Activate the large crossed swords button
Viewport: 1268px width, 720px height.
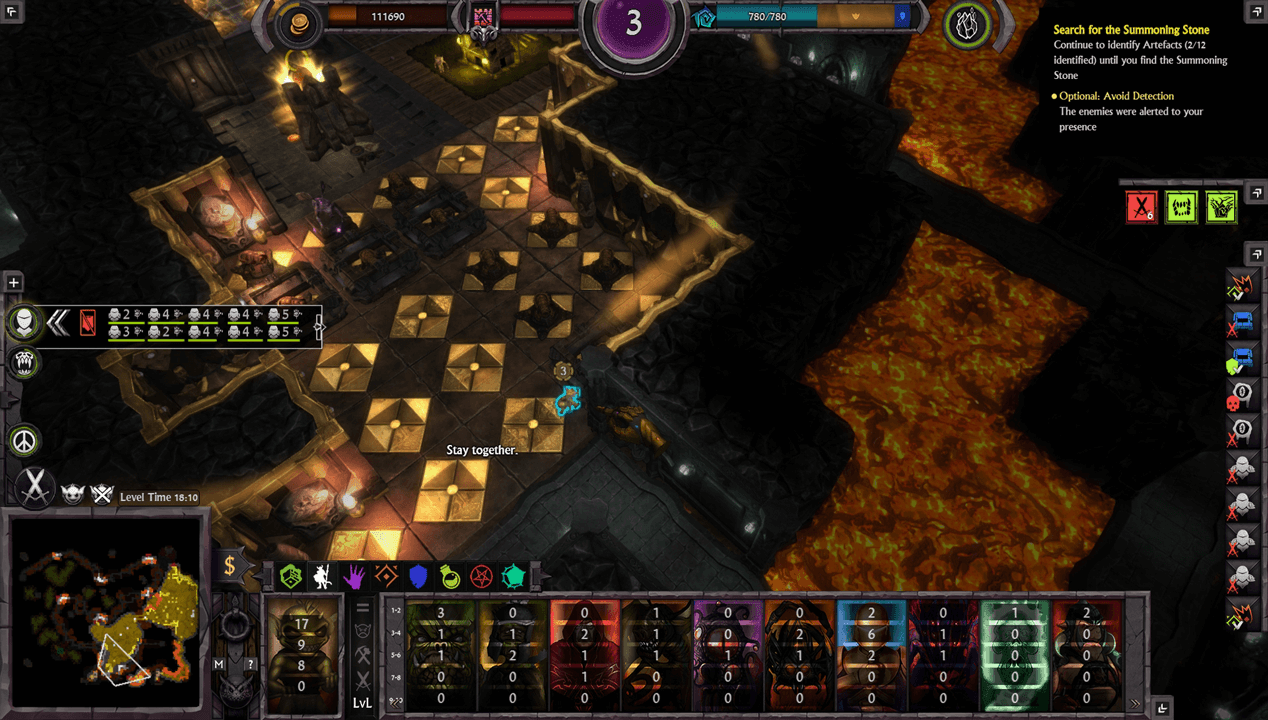coord(36,487)
